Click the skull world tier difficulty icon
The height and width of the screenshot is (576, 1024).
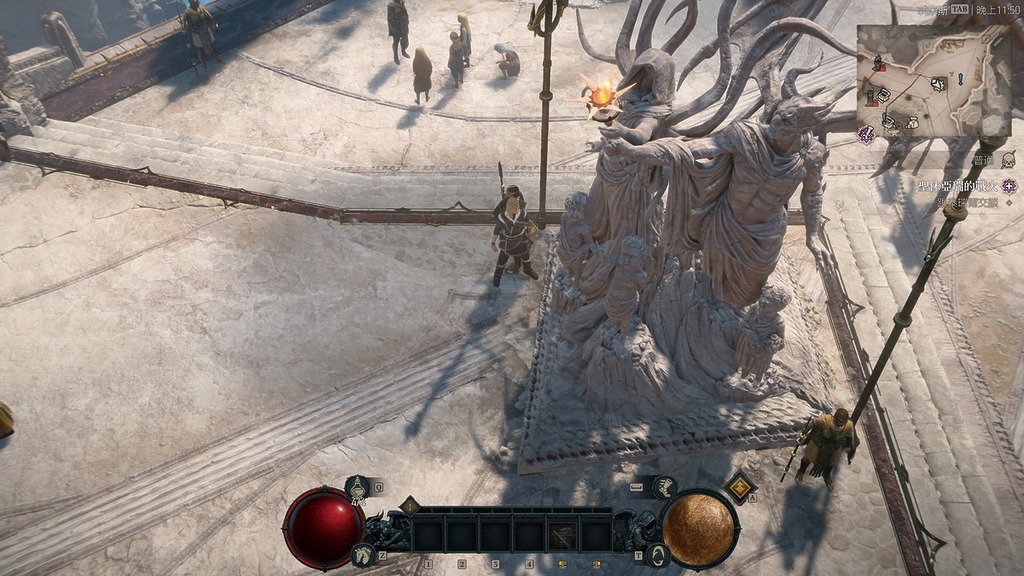[1008, 160]
